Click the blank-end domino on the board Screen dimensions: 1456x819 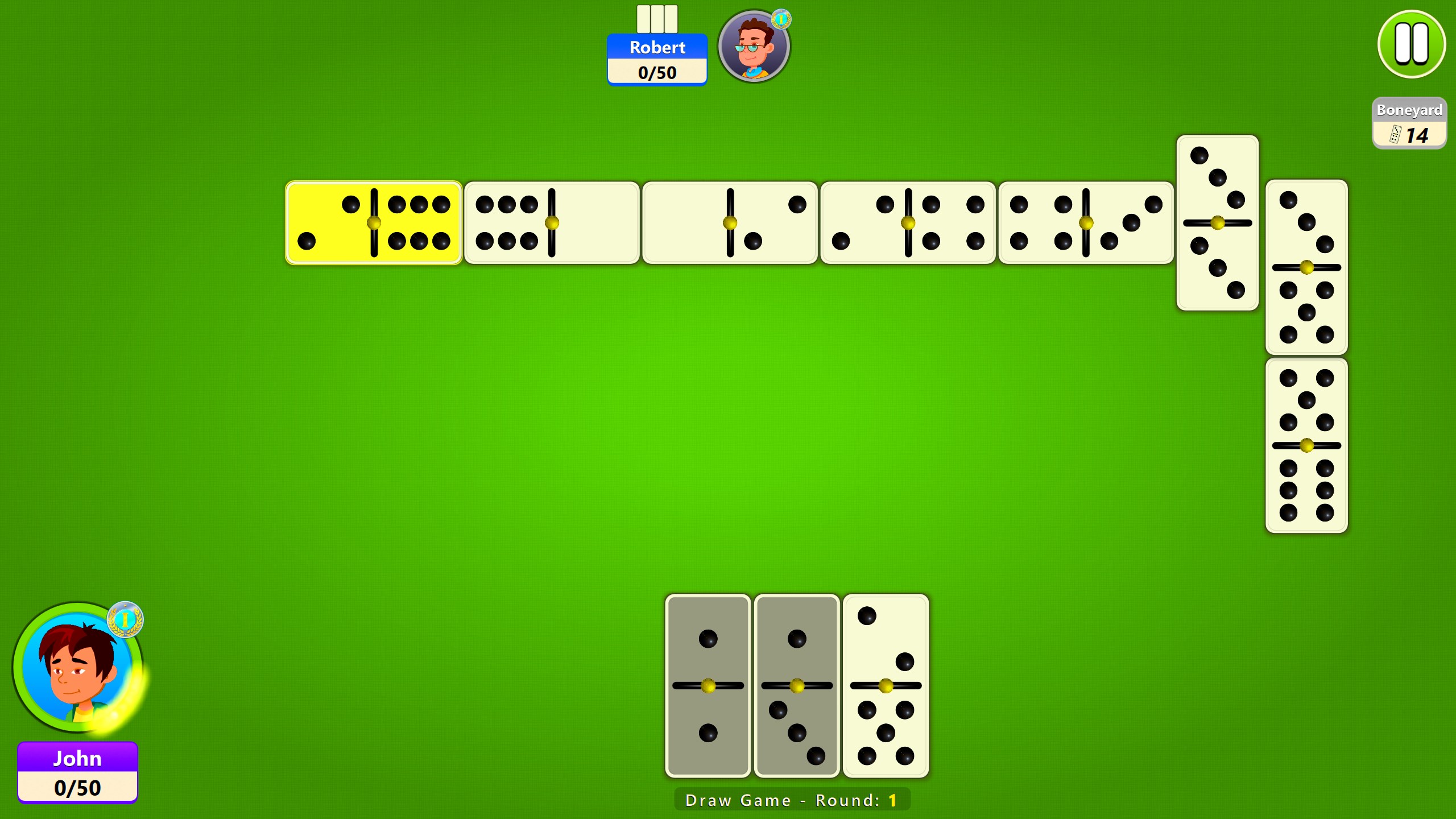pos(731,222)
